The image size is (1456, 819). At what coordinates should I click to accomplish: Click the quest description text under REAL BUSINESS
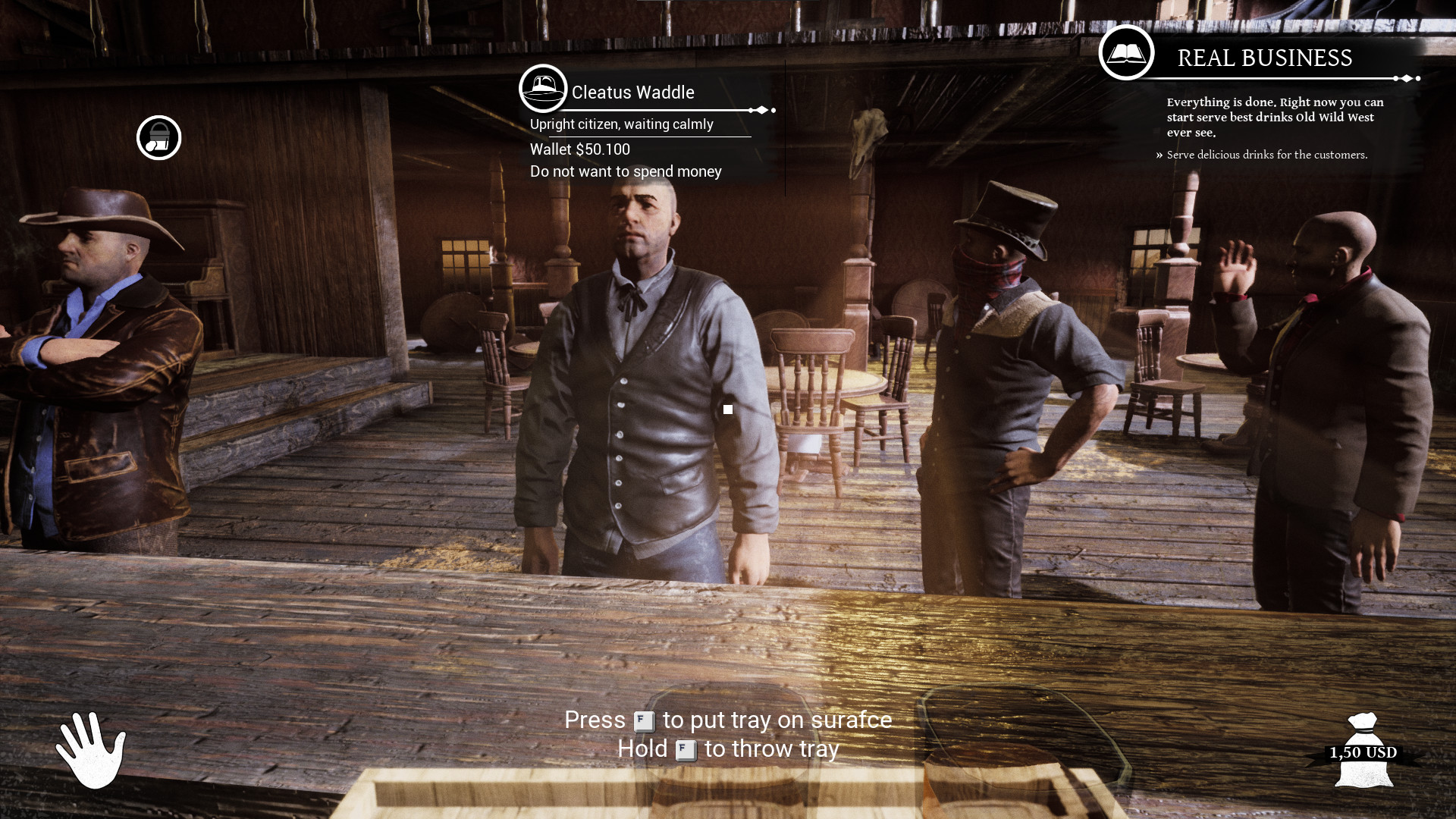1274,118
